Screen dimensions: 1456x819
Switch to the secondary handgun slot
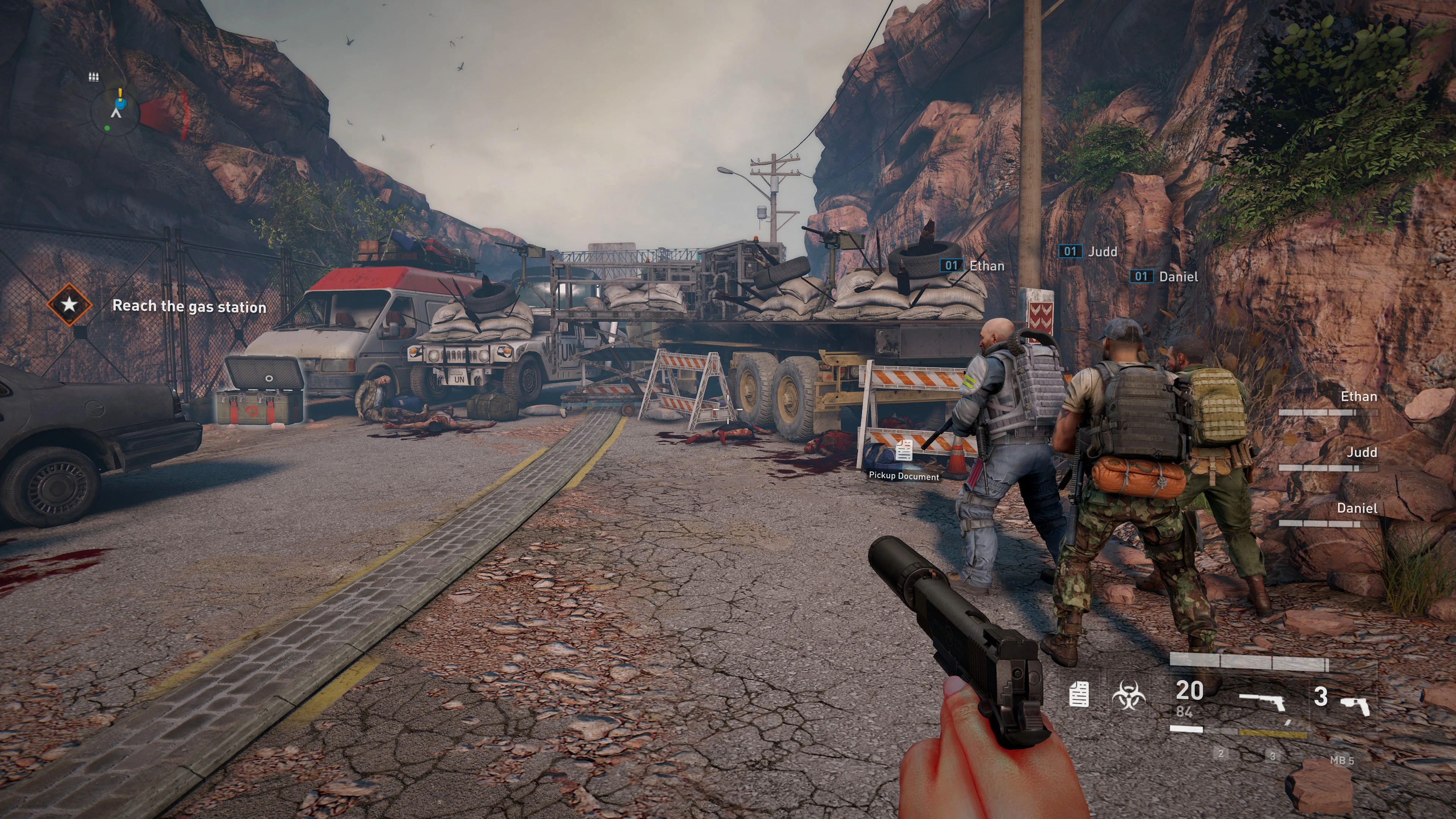coord(1356,705)
